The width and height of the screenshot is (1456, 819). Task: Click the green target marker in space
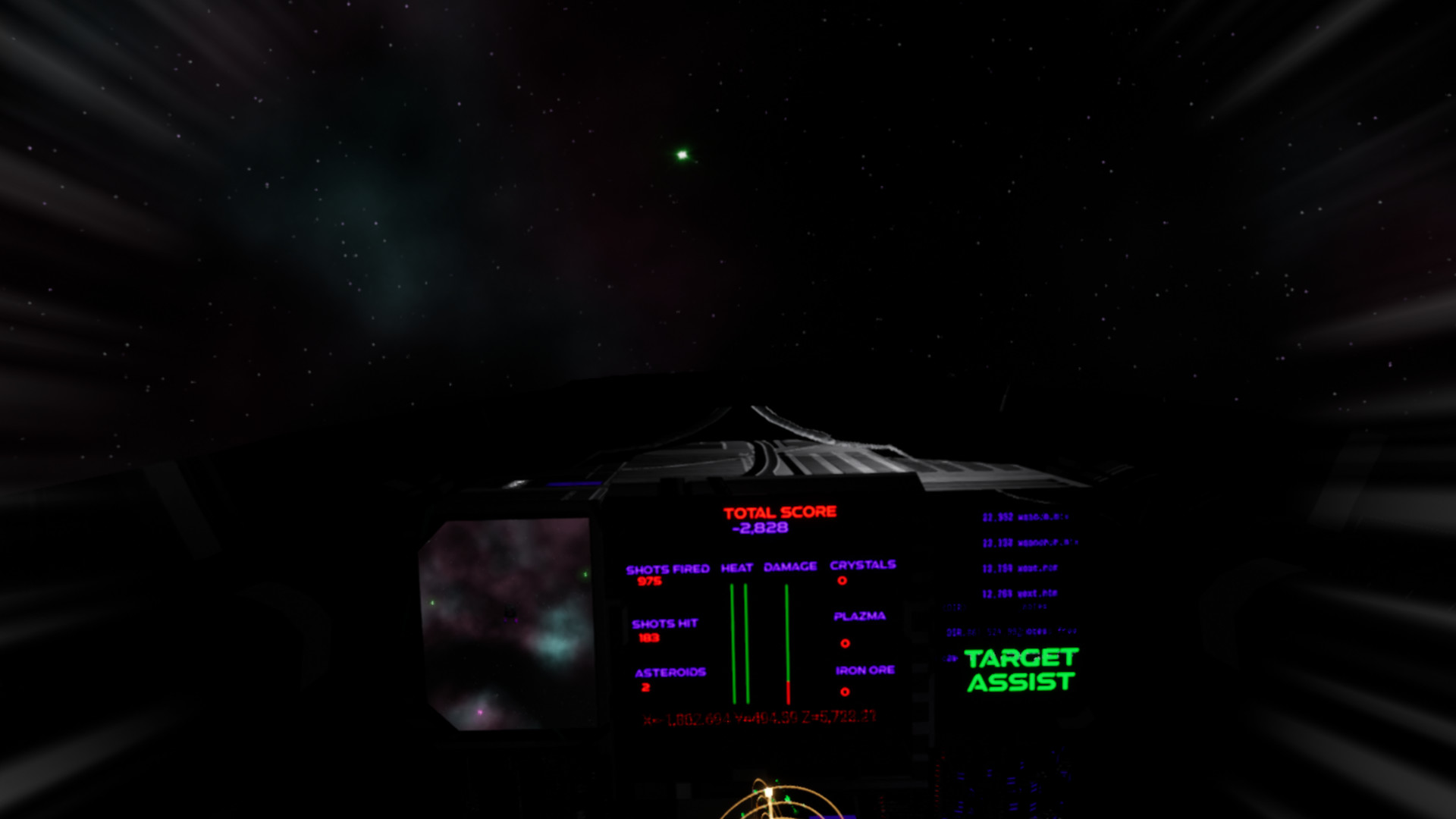(680, 155)
